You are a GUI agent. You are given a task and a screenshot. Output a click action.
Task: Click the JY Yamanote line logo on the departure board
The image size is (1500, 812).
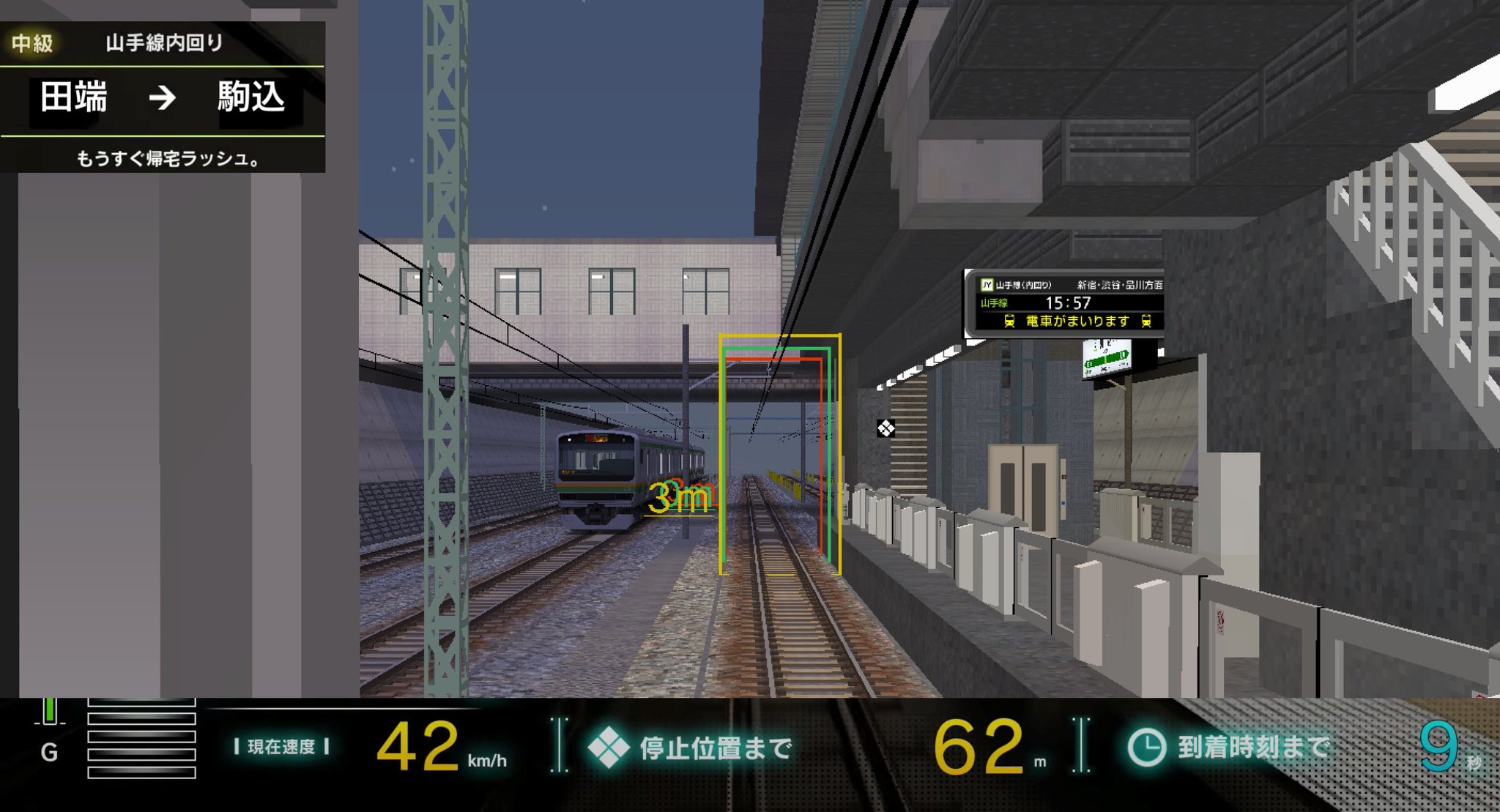(x=986, y=283)
